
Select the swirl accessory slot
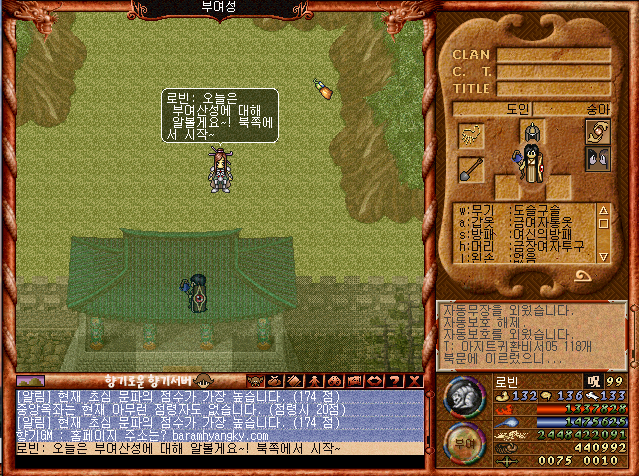(597, 132)
